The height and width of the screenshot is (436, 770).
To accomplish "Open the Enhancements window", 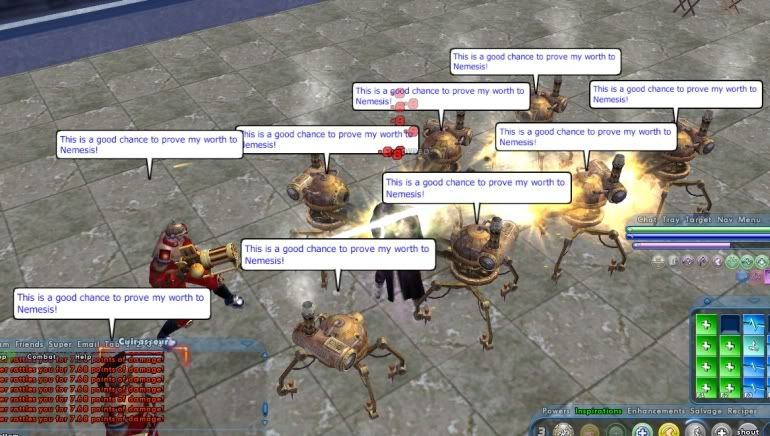I will pyautogui.click(x=655, y=411).
